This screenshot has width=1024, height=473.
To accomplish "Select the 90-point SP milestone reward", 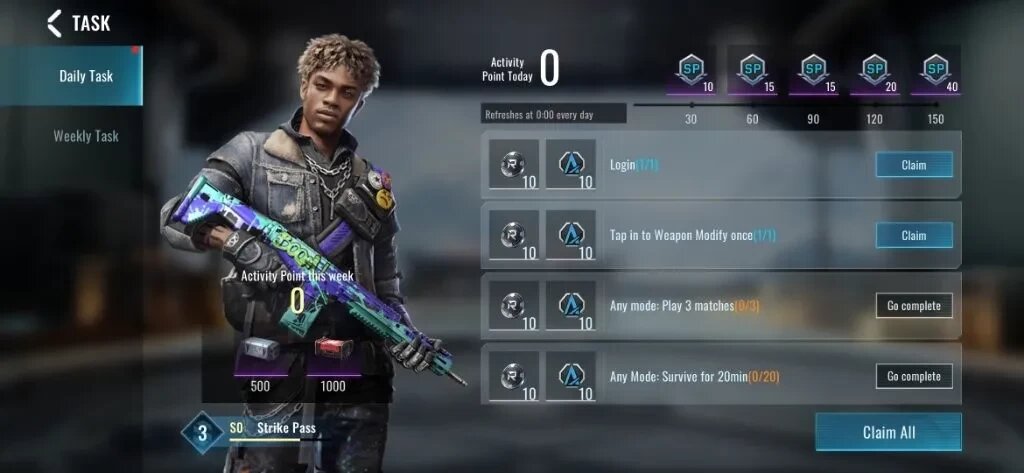I will pos(813,72).
